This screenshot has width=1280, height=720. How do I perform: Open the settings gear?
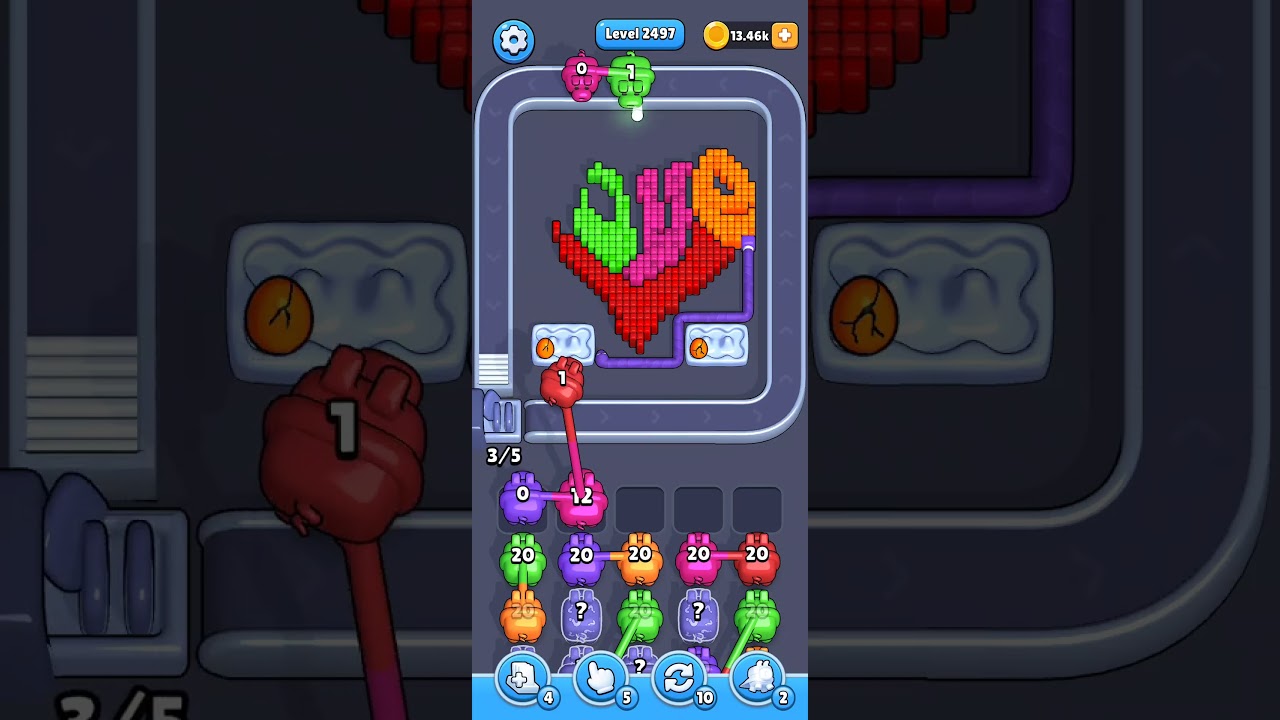coord(513,41)
